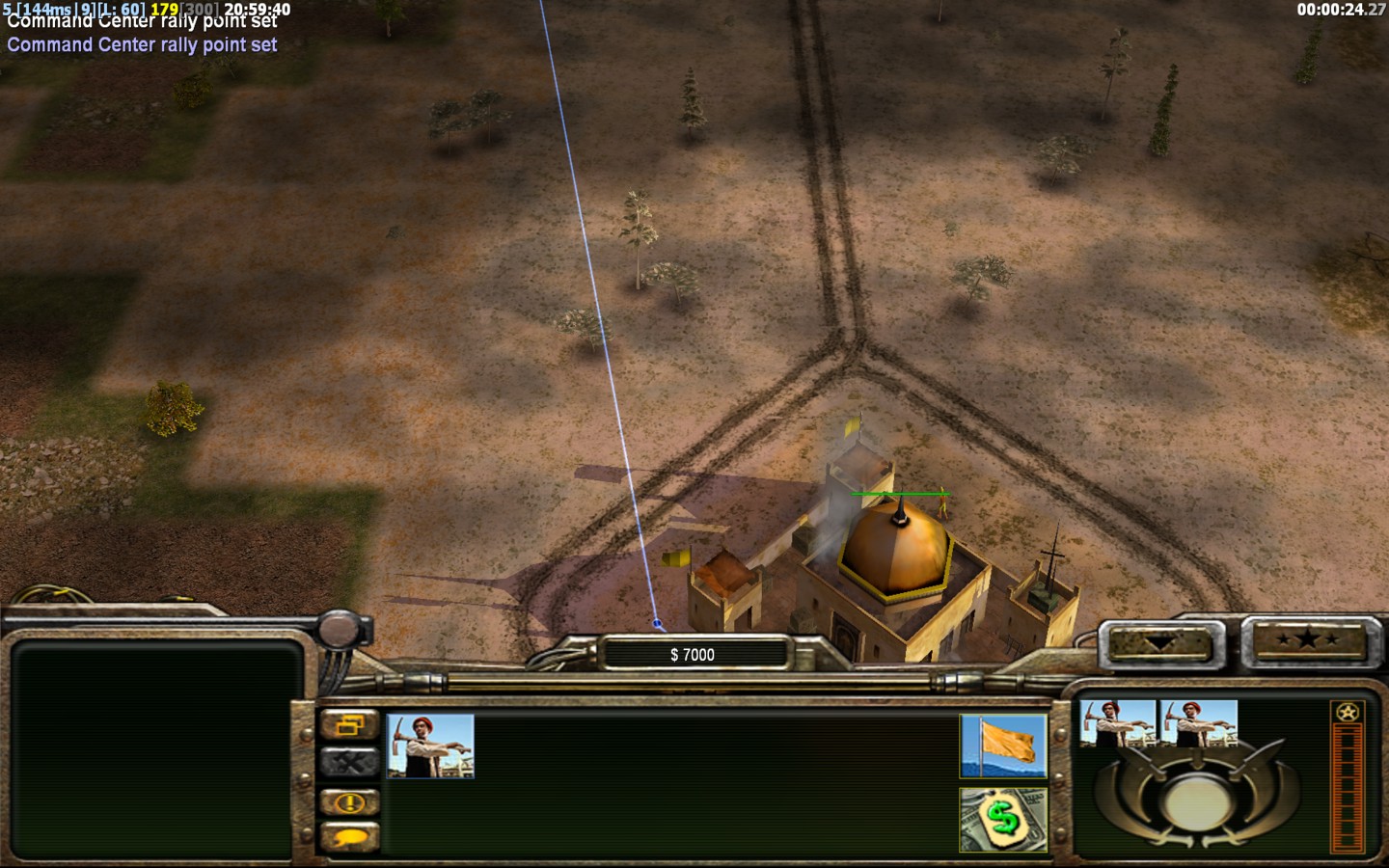Click the blank radar minimap panel
This screenshot has width=1389, height=868.
[154, 748]
